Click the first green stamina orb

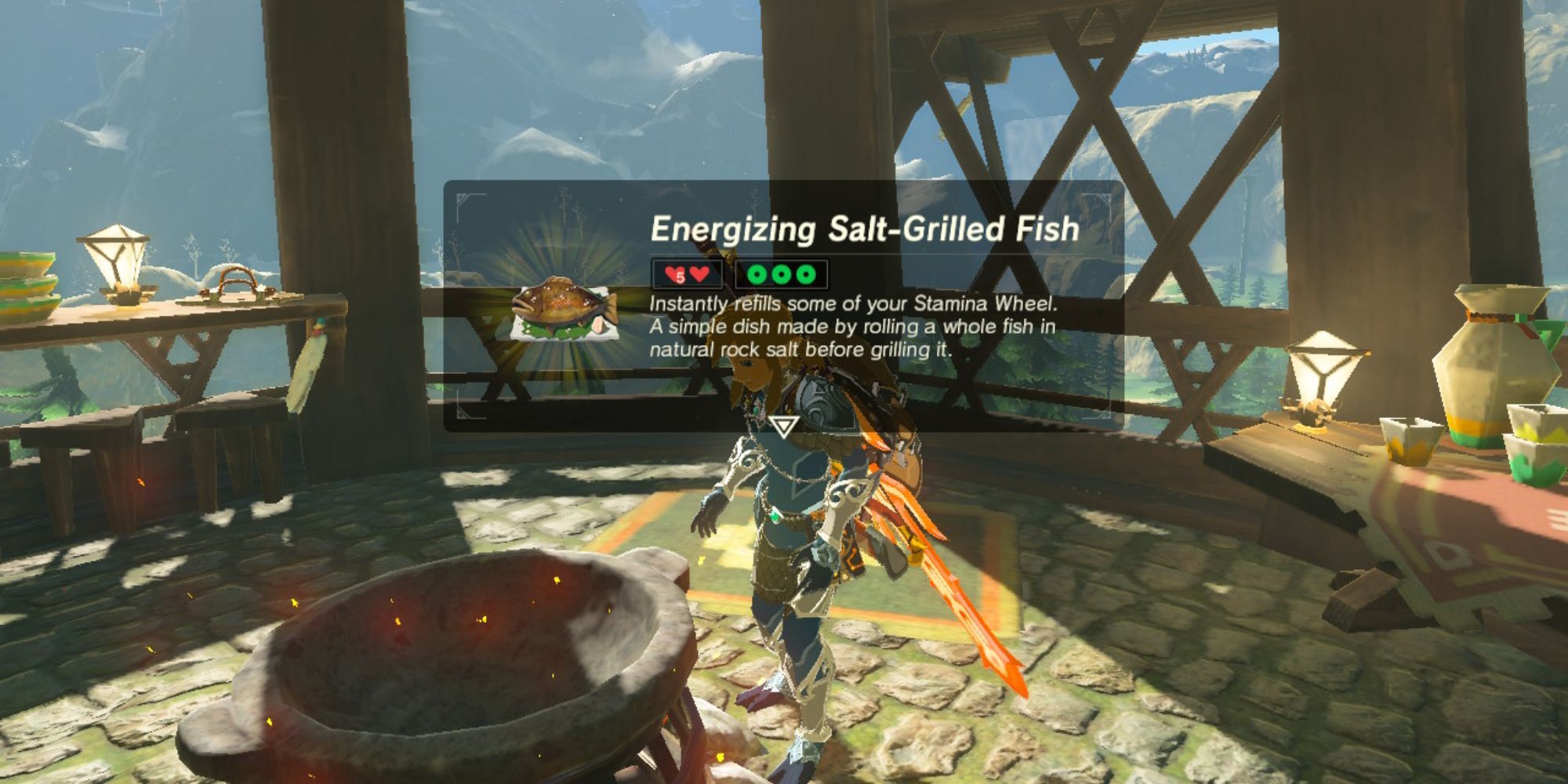coord(757,274)
